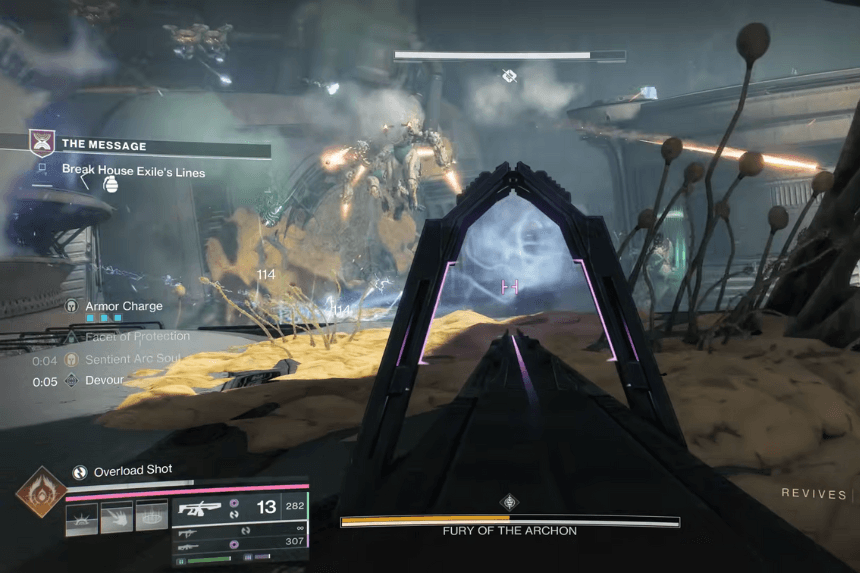
Task: Select the equipped primary weapon icon
Action: pos(199,508)
